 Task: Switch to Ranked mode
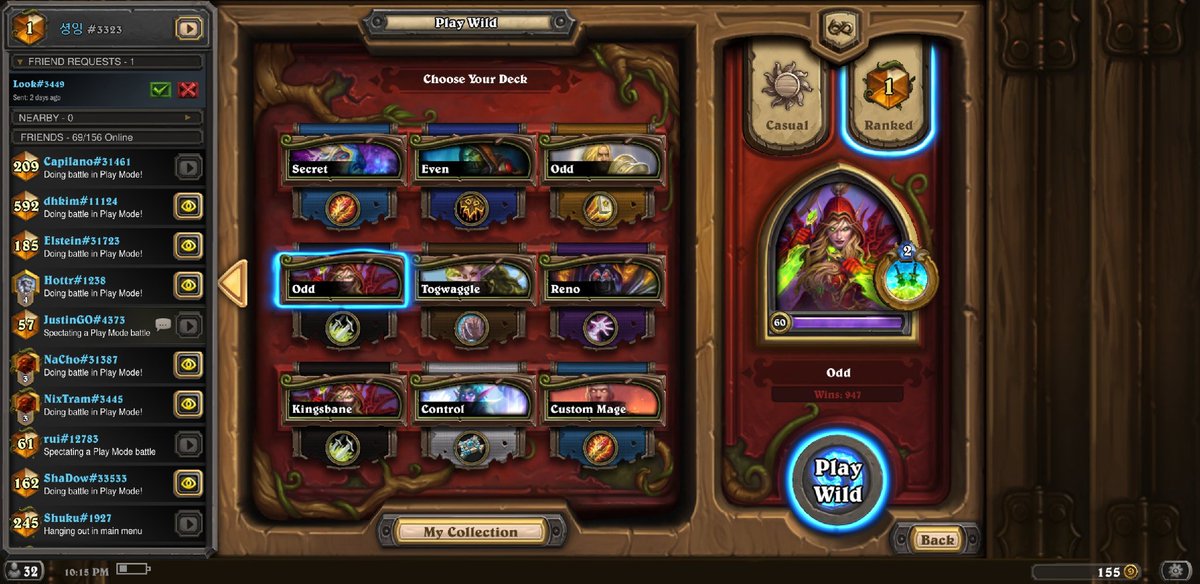point(888,100)
